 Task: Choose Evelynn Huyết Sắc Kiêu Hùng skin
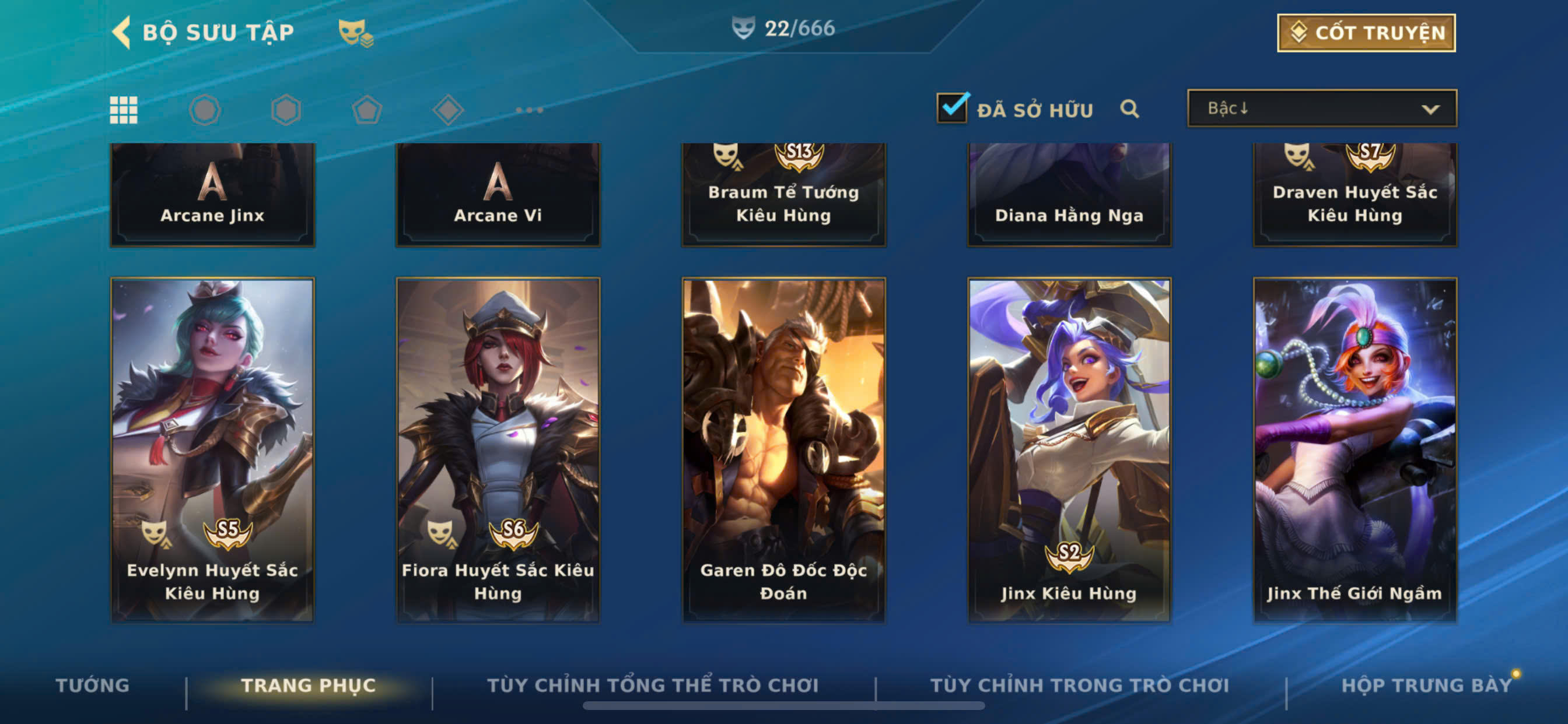click(x=212, y=449)
